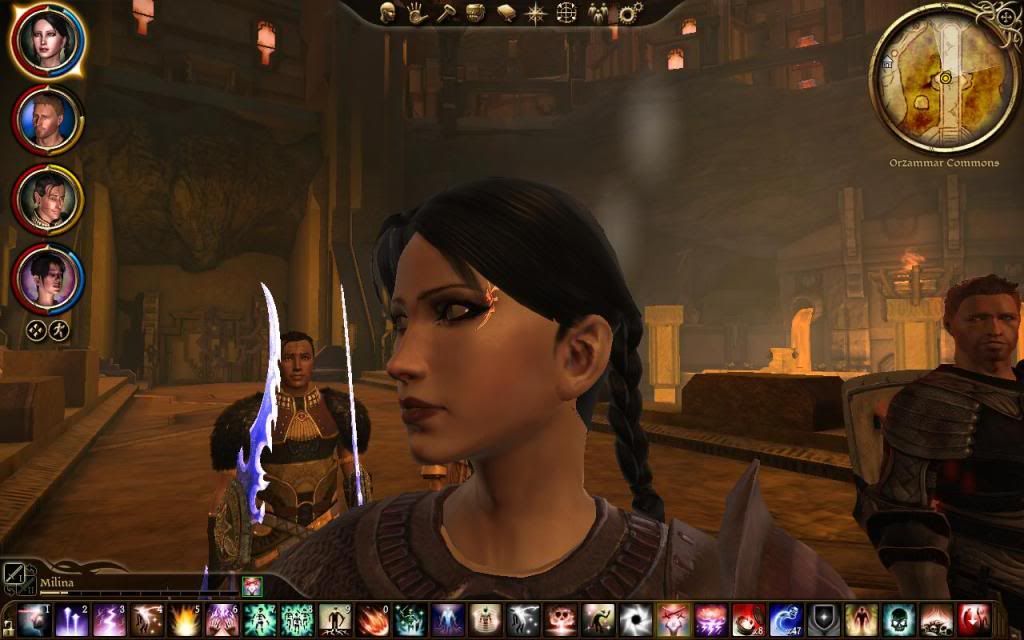Open the spells menu (hand icon)
Viewport: 1024px width, 640px height.
417,12
